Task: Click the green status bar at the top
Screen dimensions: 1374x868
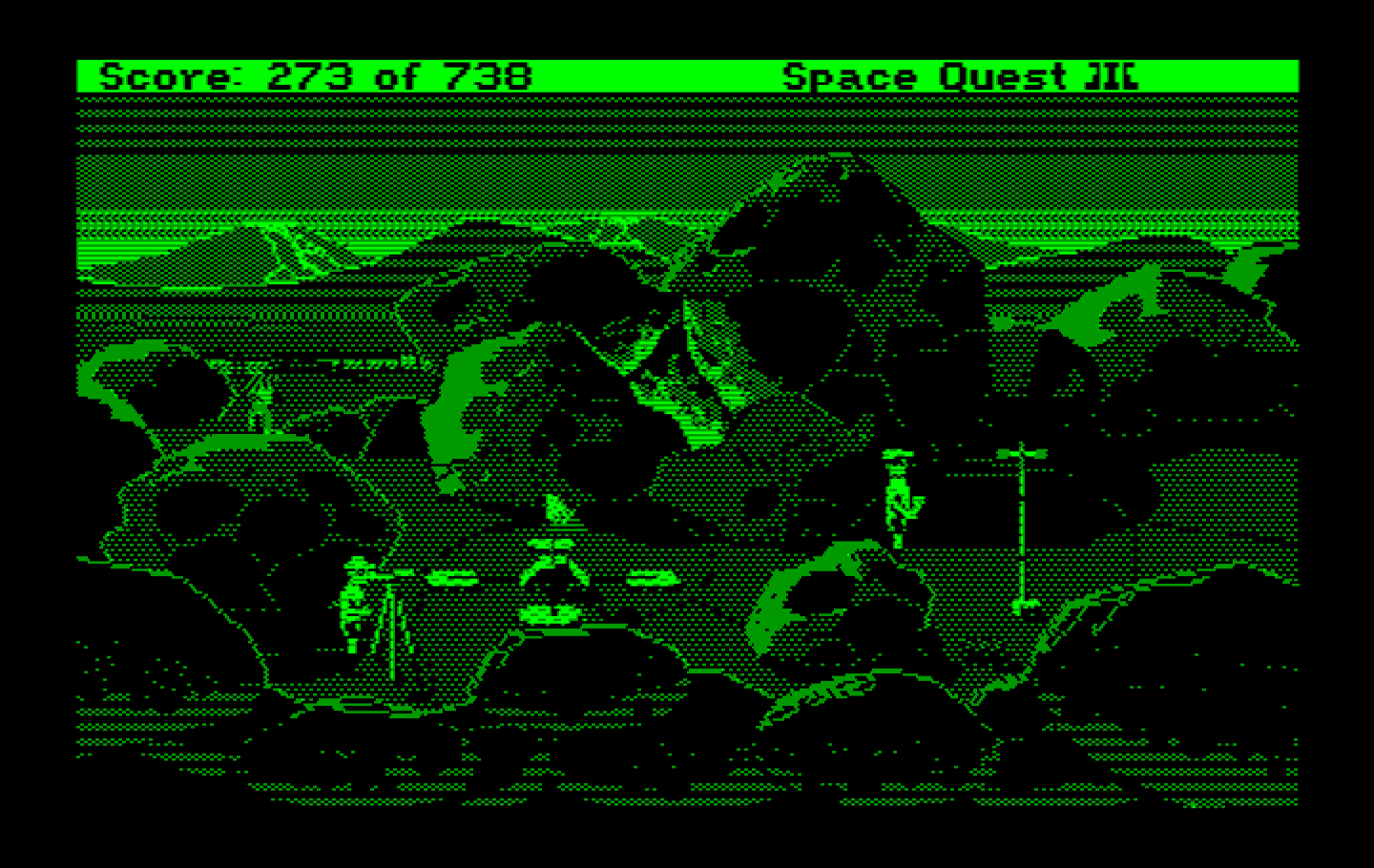Action: click(x=668, y=76)
